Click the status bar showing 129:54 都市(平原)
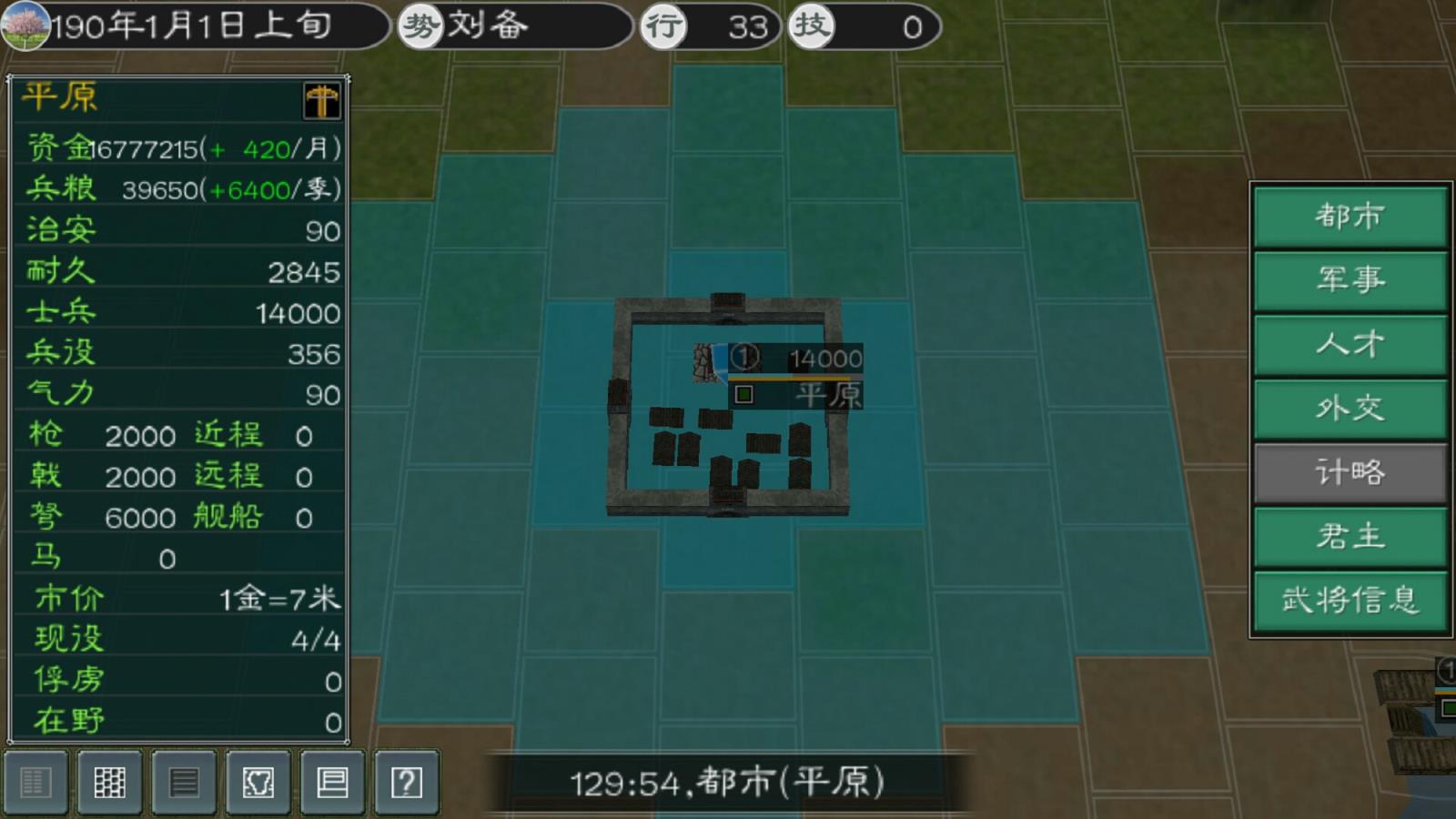This screenshot has height=819, width=1456. point(728,781)
